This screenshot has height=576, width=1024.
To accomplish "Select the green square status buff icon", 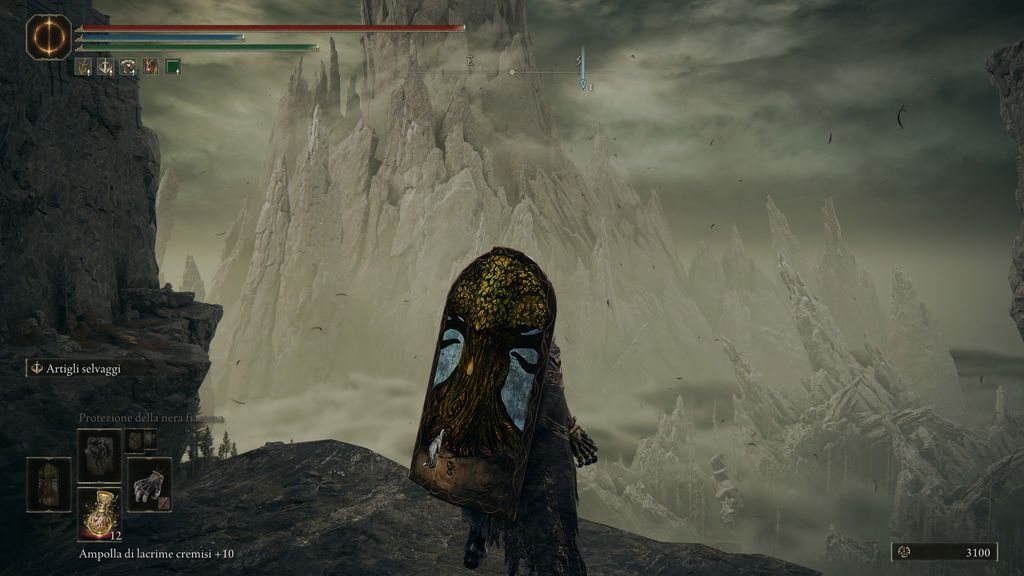I will pos(173,67).
